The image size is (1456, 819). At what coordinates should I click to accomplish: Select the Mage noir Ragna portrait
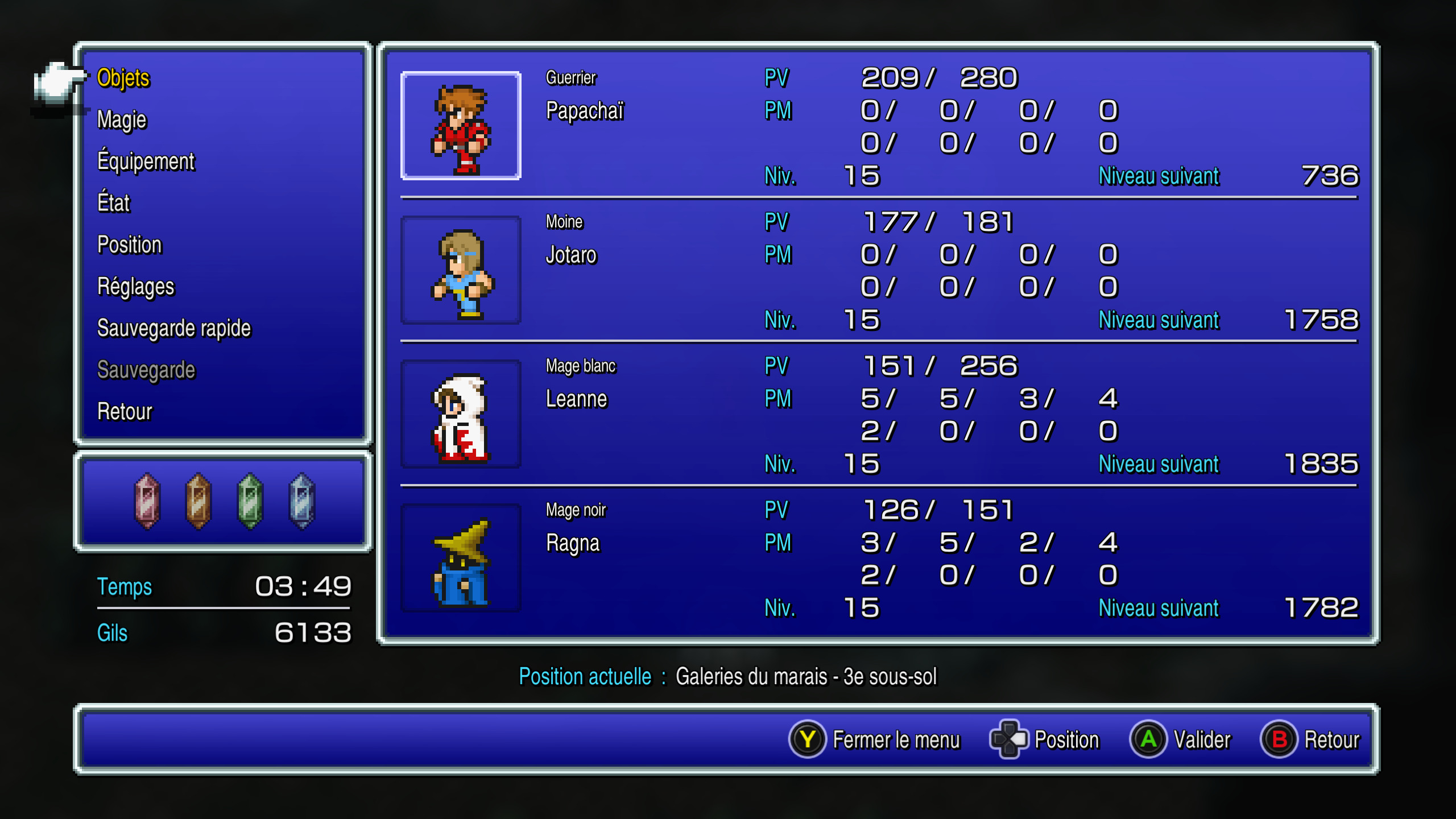pyautogui.click(x=461, y=558)
